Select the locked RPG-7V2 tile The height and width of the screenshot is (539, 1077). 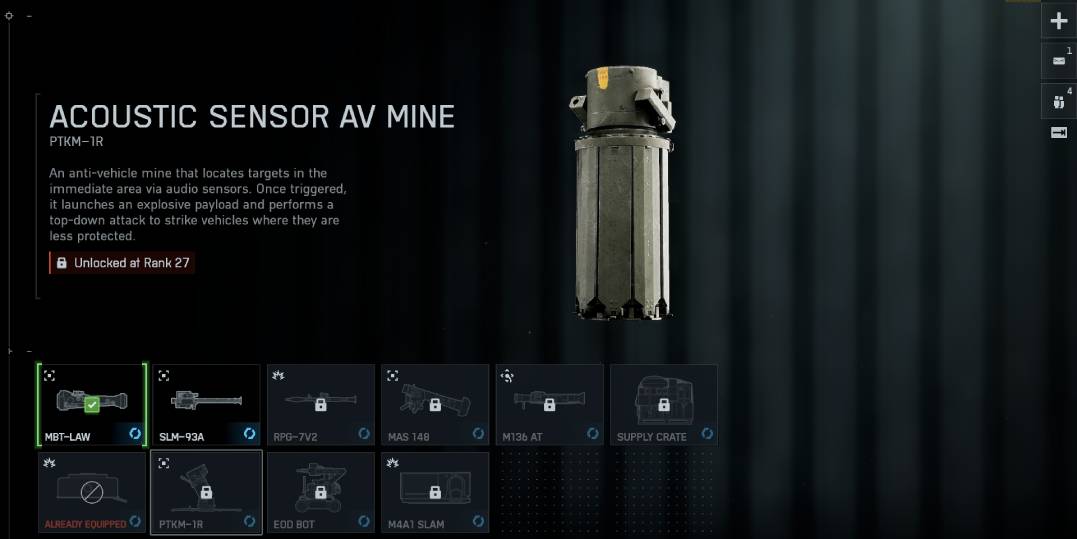tap(320, 404)
